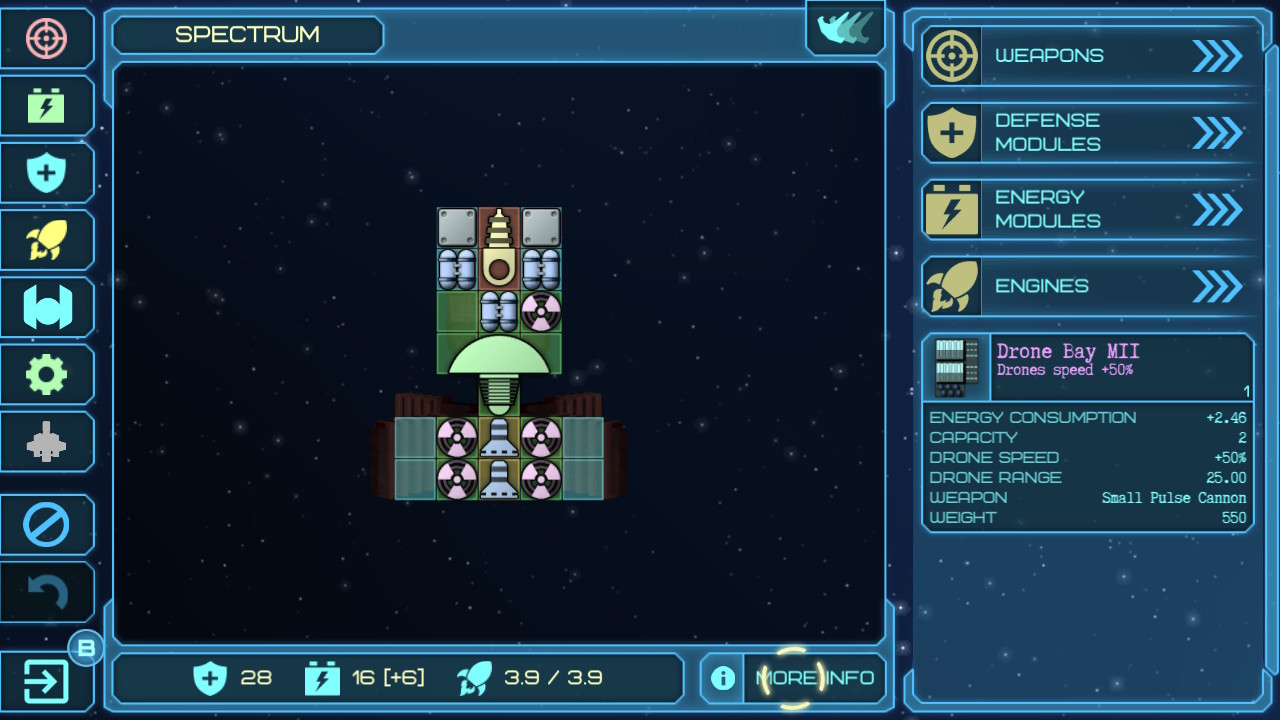Click the exit door button at bottom left
The image size is (1280, 720).
point(46,680)
